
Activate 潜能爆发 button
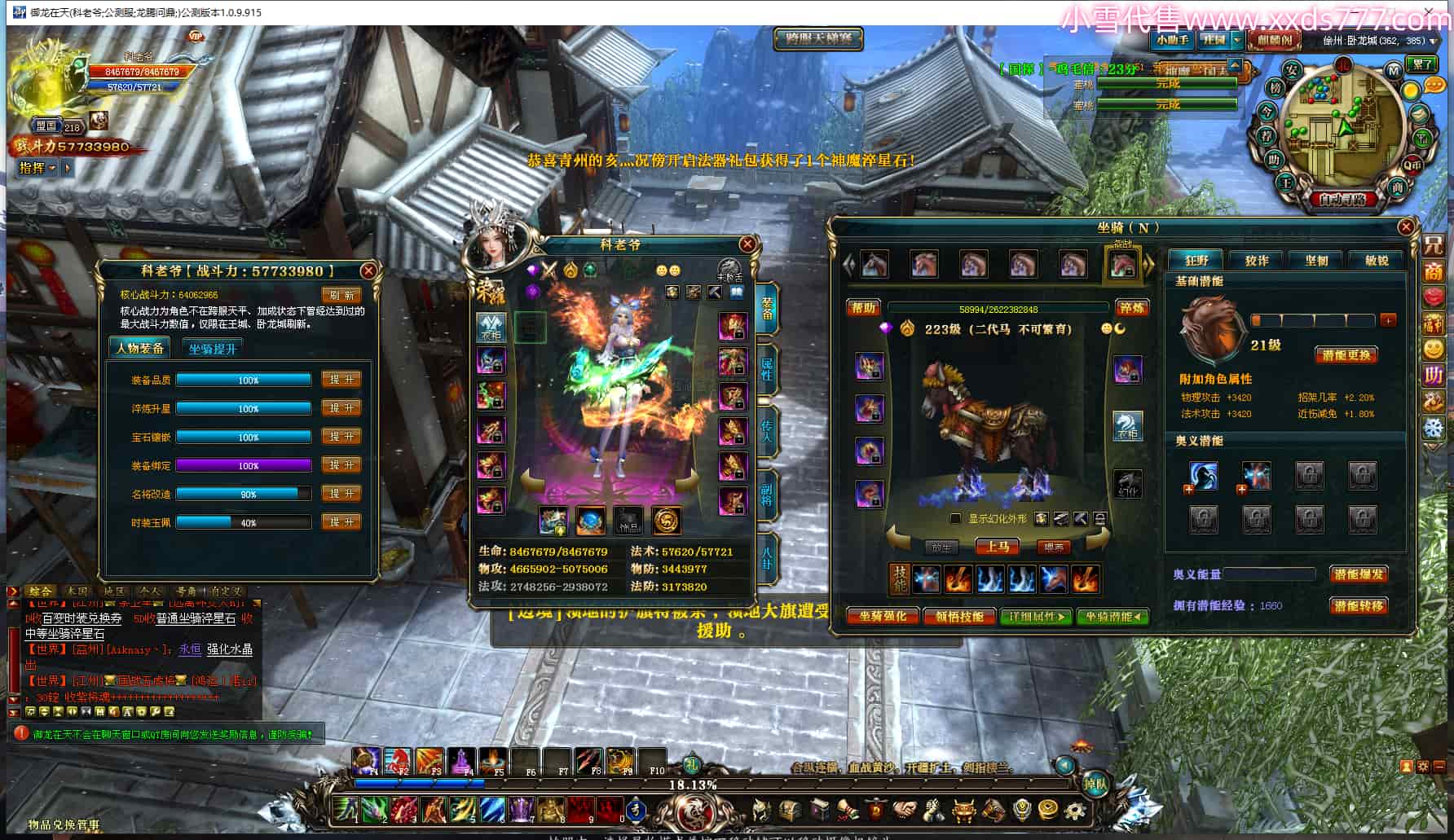(1358, 574)
